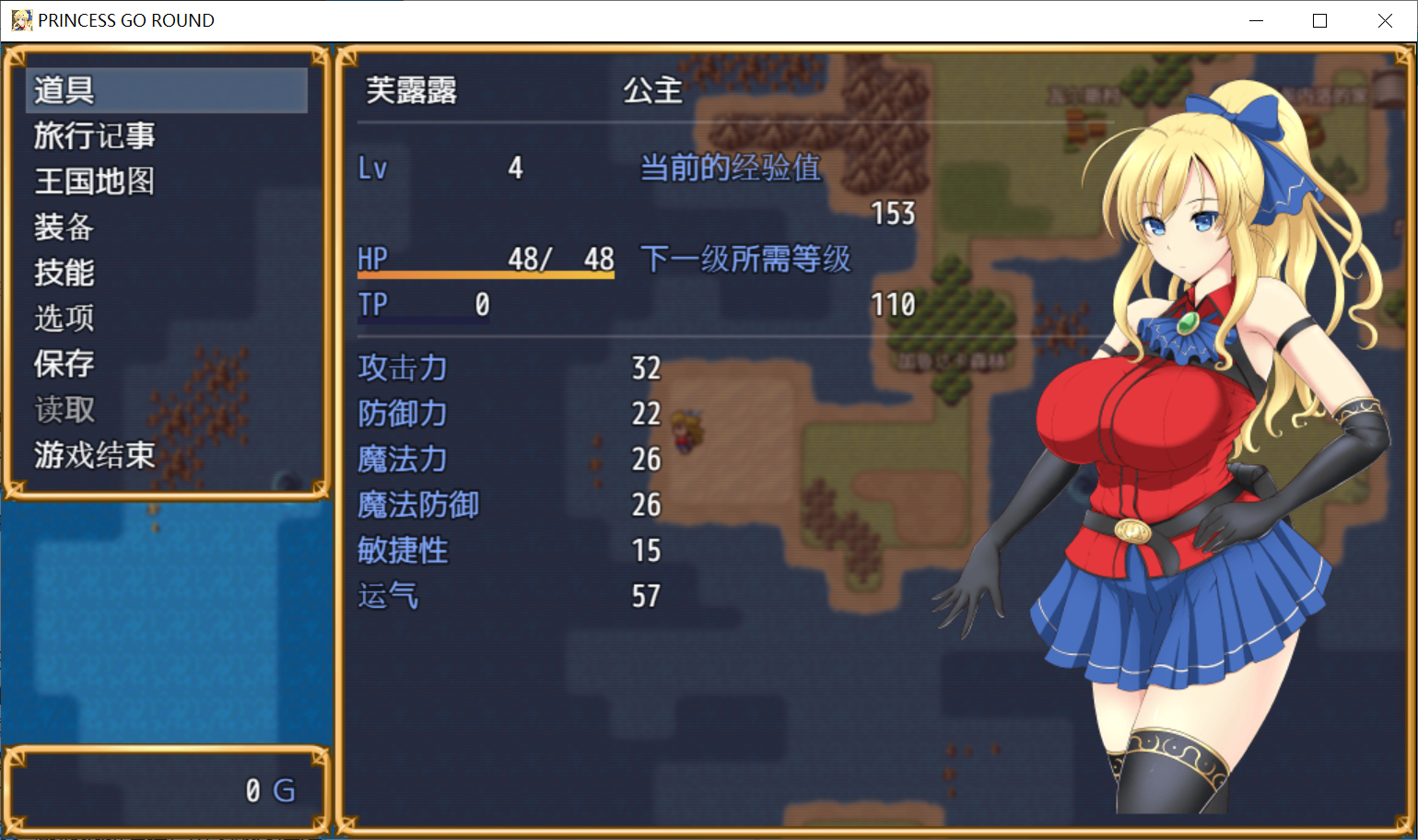1418x840 pixels.
Task: Select 游戏结束 to end the game
Action: (95, 455)
